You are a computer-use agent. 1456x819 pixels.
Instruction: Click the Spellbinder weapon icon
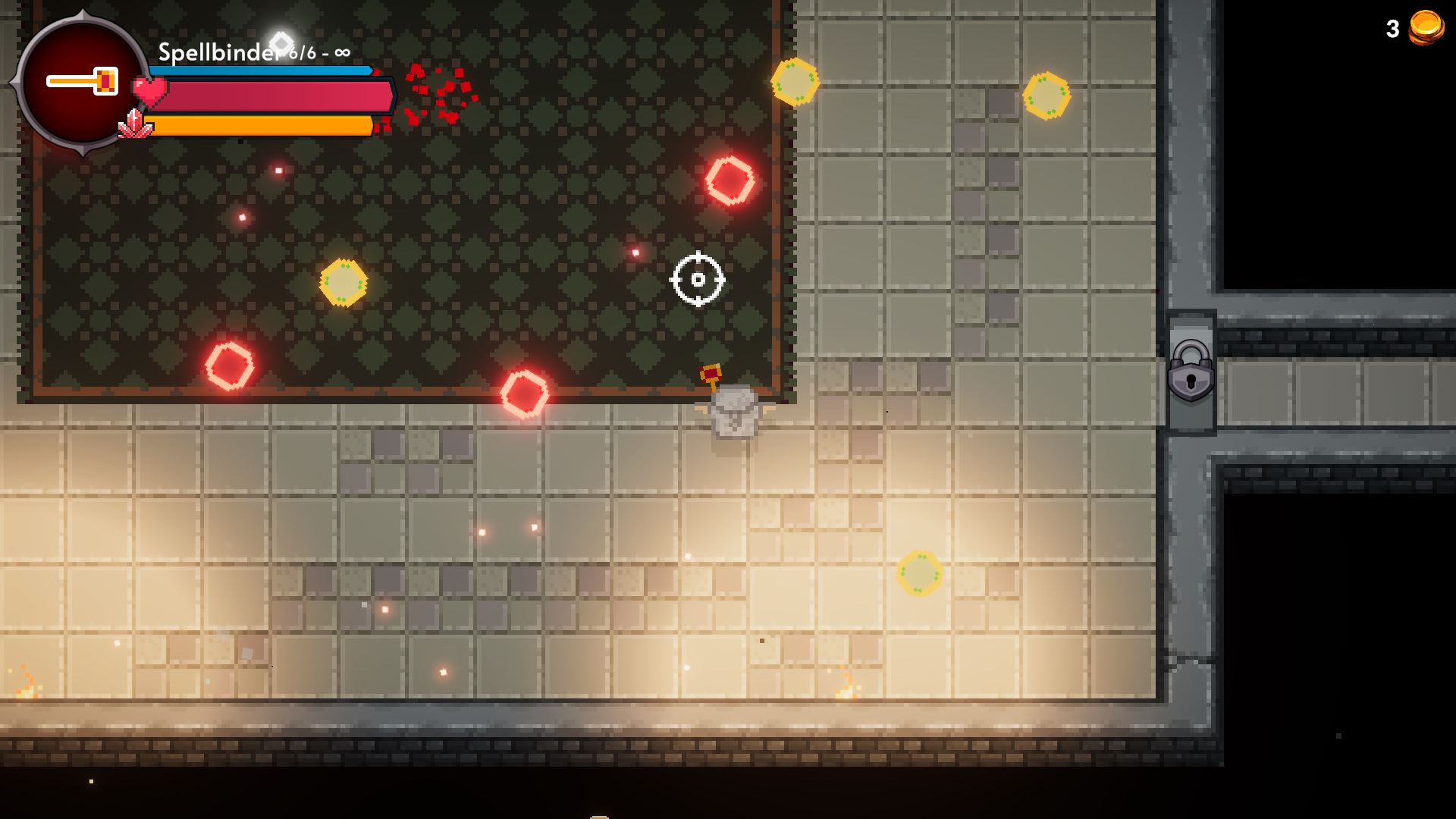point(82,81)
